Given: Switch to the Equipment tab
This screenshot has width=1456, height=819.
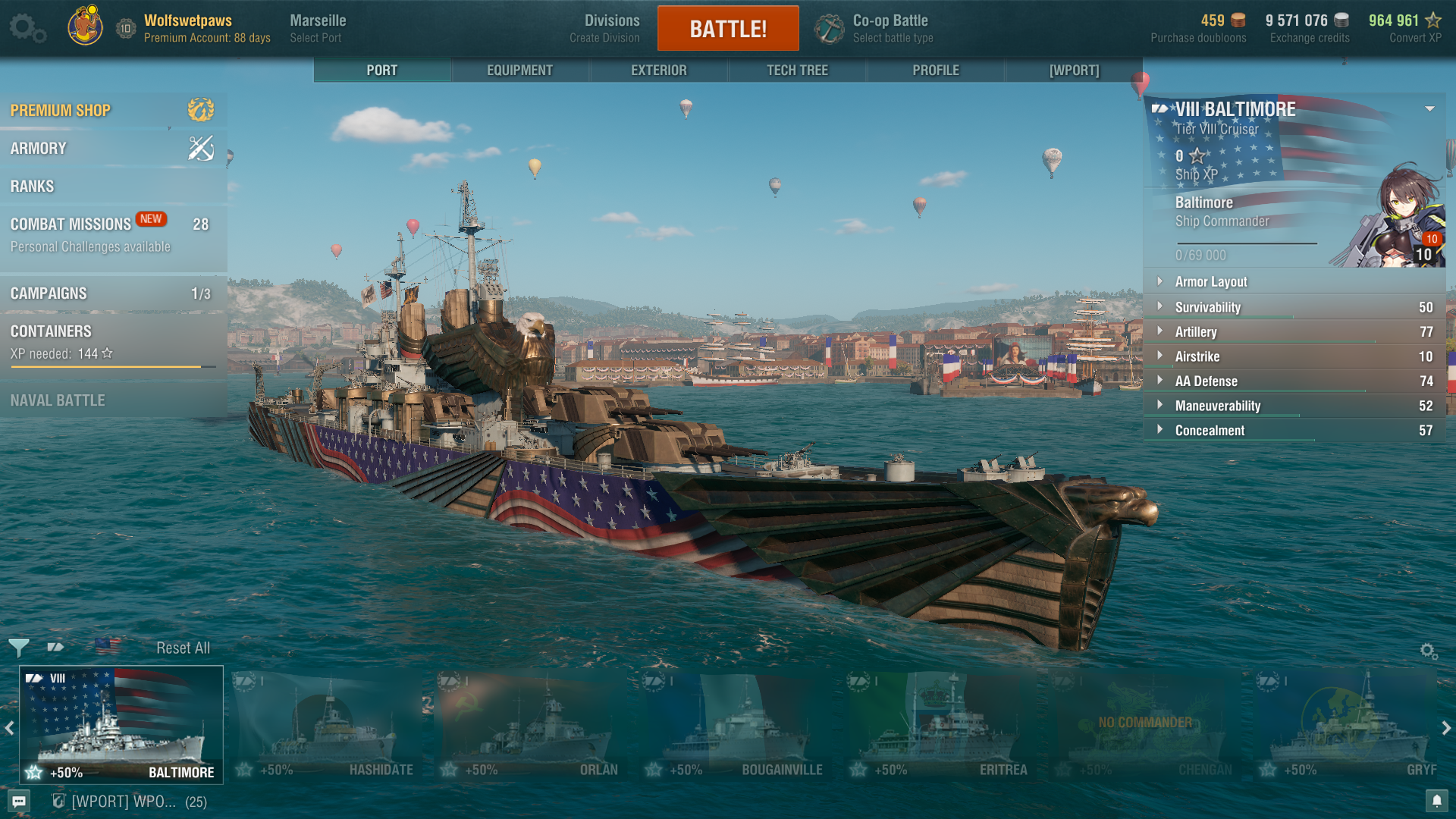Looking at the screenshot, I should [519, 71].
